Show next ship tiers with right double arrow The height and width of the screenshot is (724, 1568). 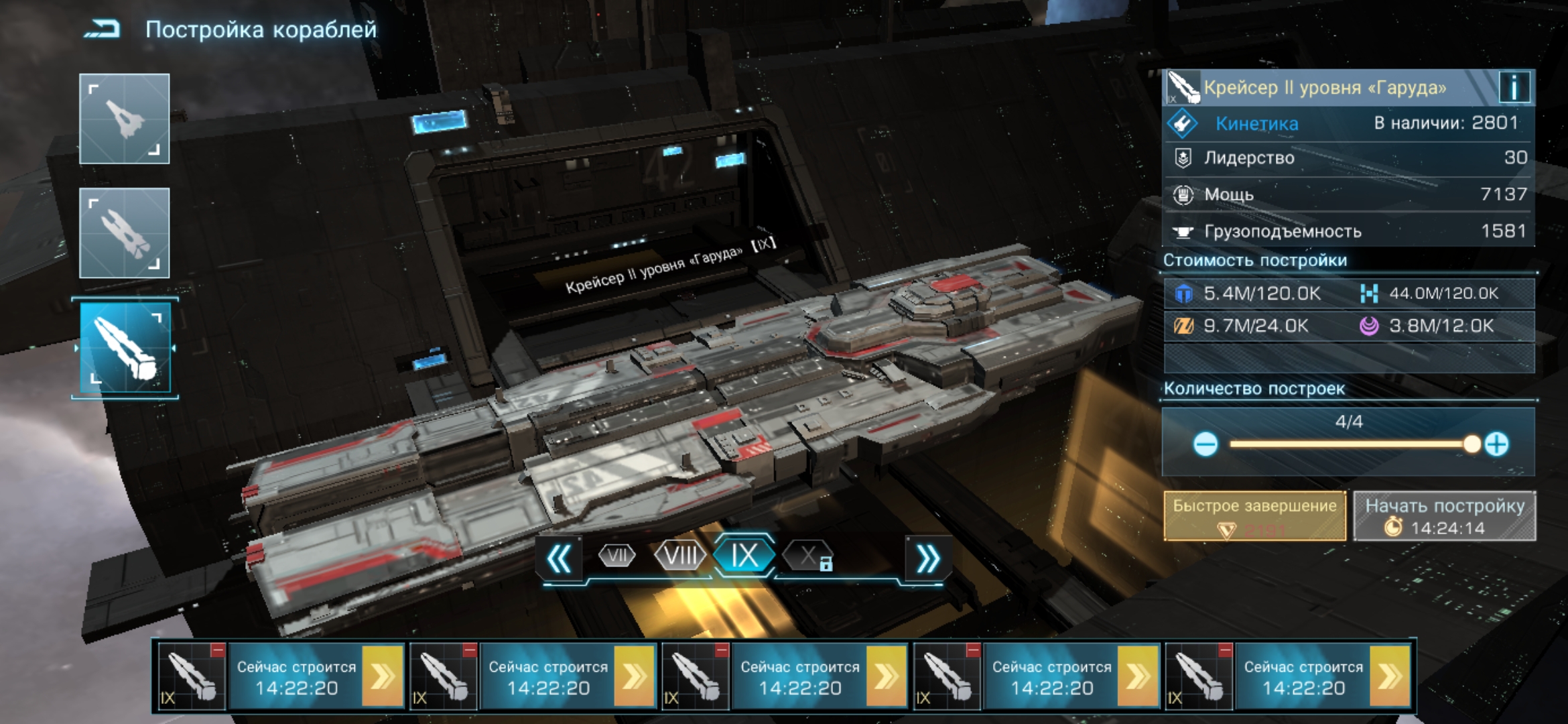click(927, 558)
